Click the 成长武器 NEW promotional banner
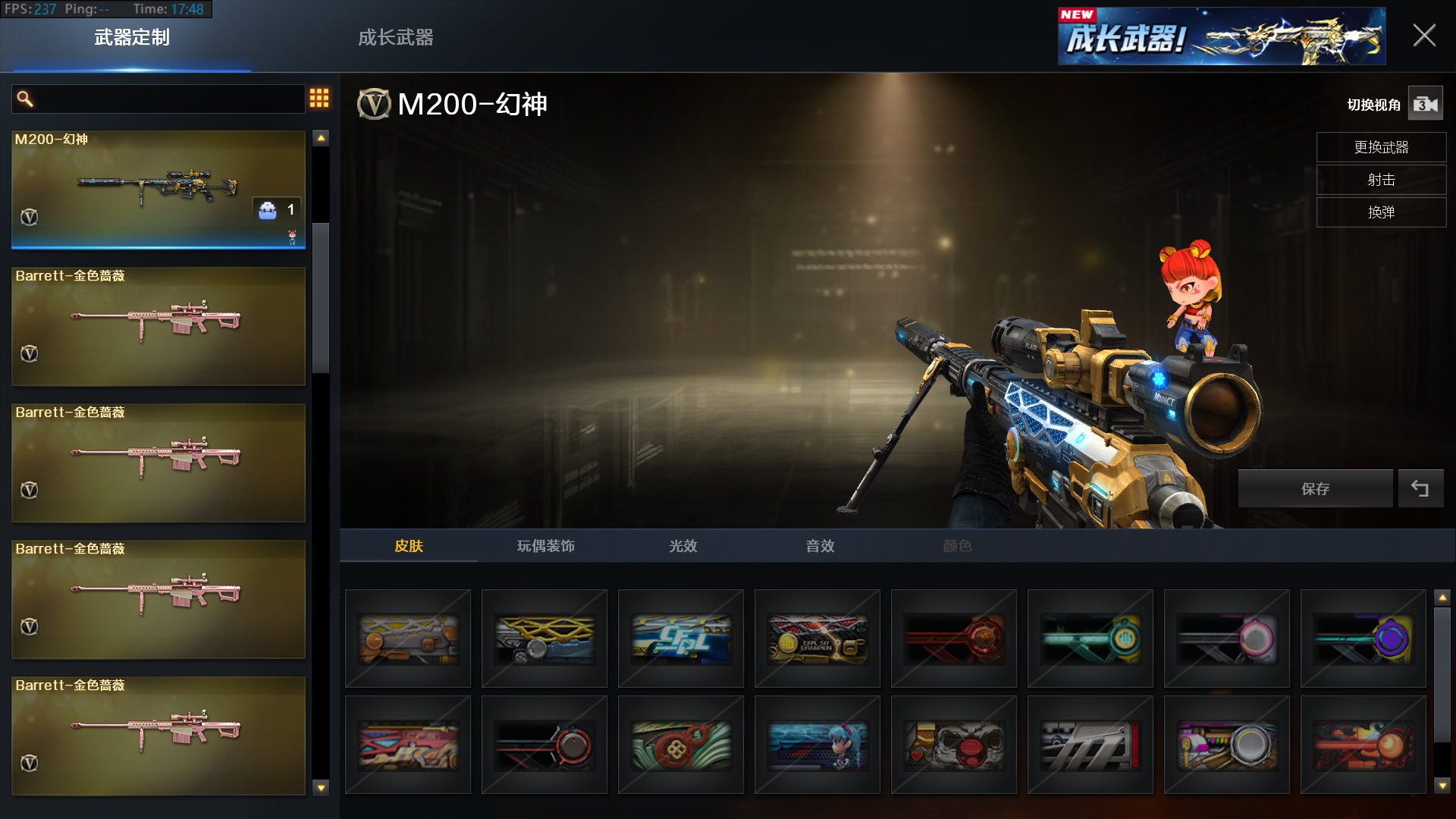 pos(1221,36)
